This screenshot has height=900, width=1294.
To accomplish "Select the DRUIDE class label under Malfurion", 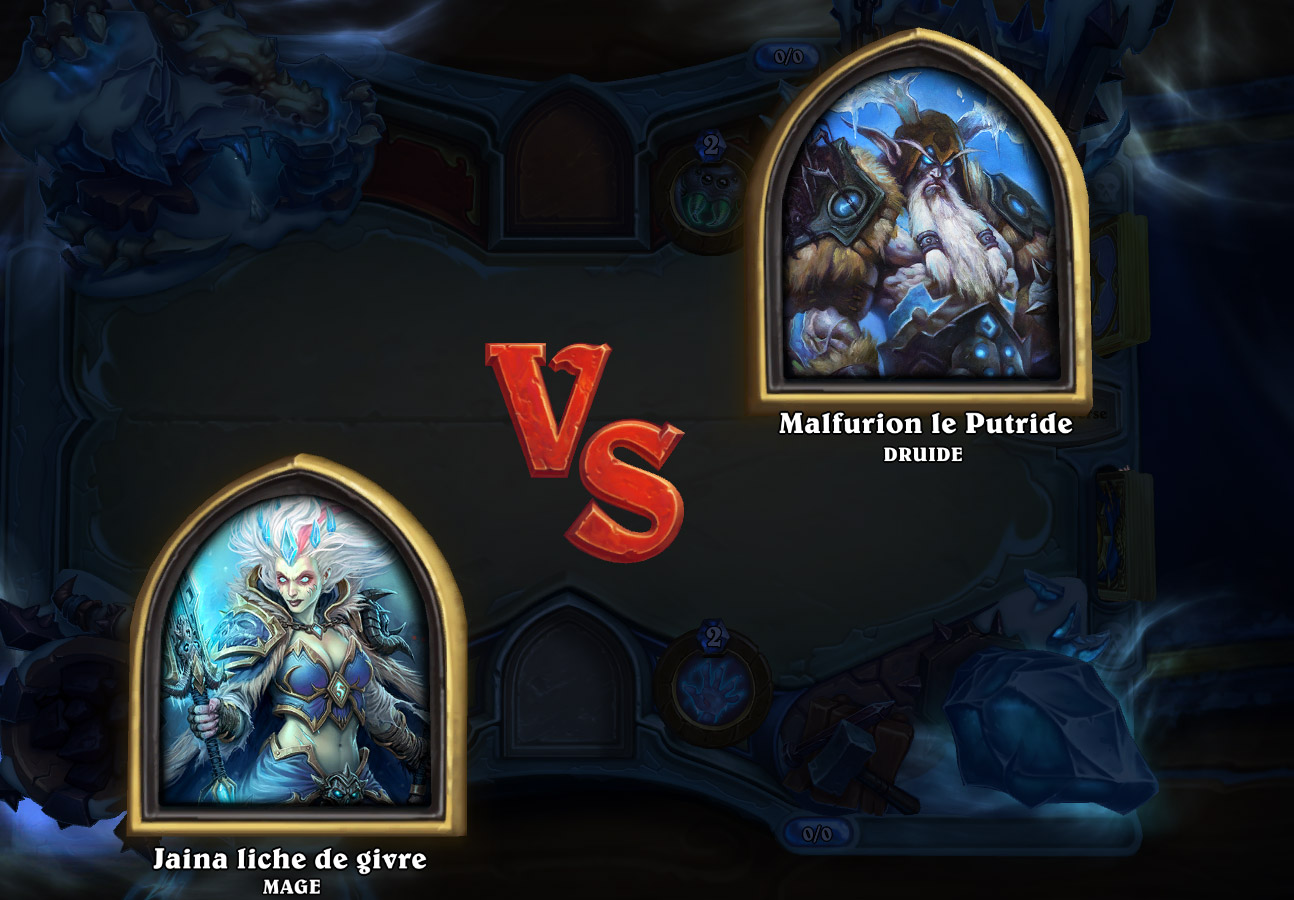I will 923,453.
